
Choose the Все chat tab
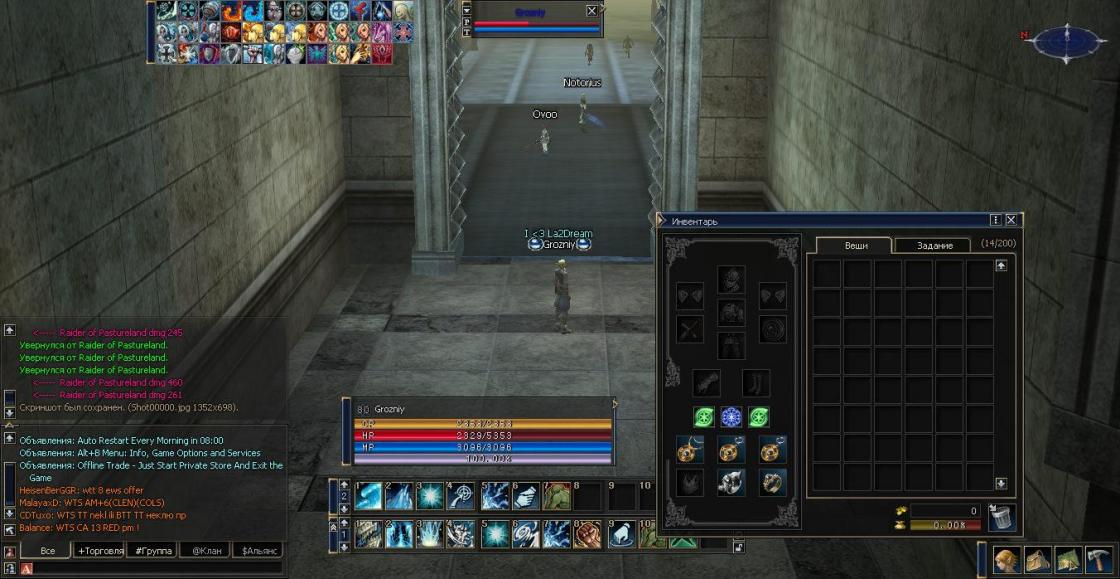pyautogui.click(x=47, y=551)
